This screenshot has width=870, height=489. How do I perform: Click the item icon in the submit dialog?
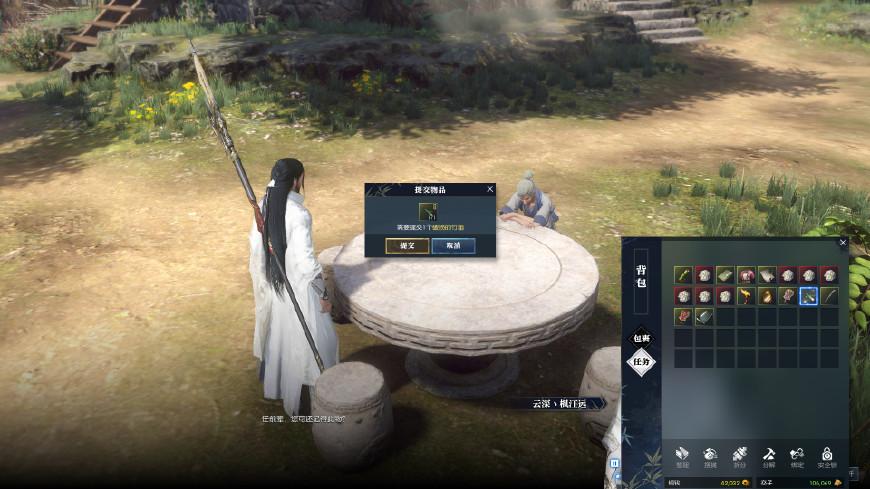430,210
